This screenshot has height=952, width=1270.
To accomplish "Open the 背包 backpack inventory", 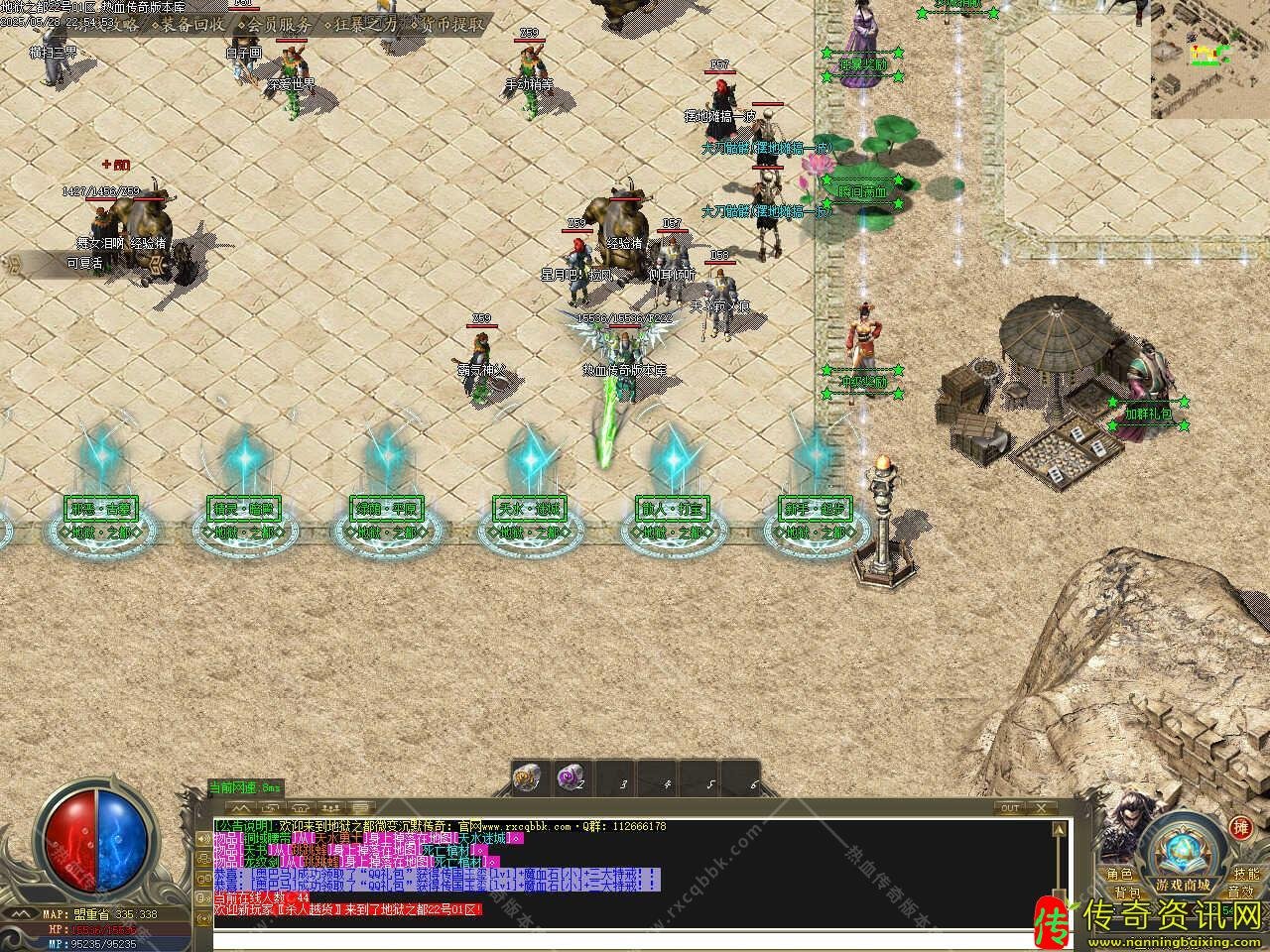I will click(1126, 892).
